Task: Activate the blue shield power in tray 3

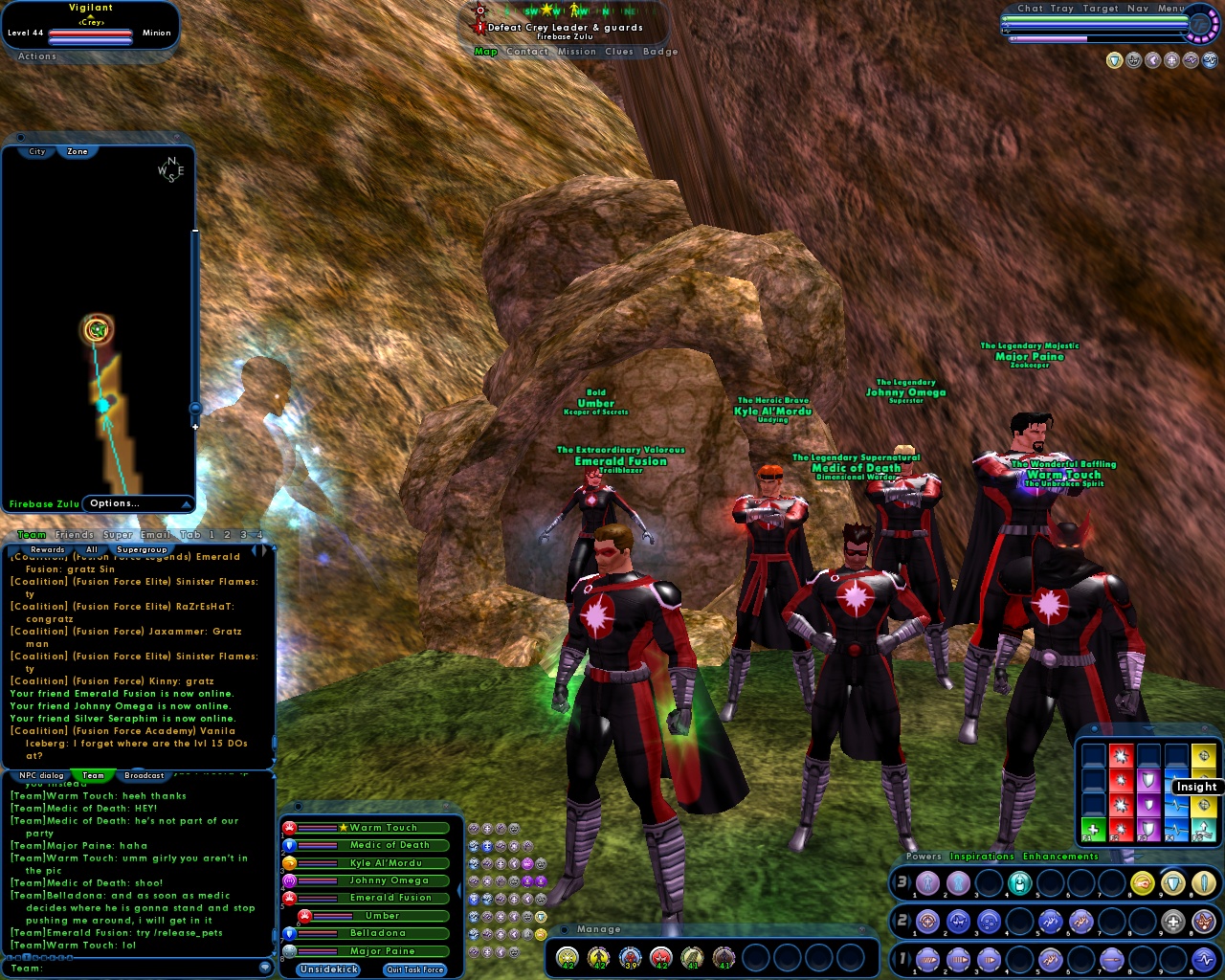Action: coord(1170,883)
